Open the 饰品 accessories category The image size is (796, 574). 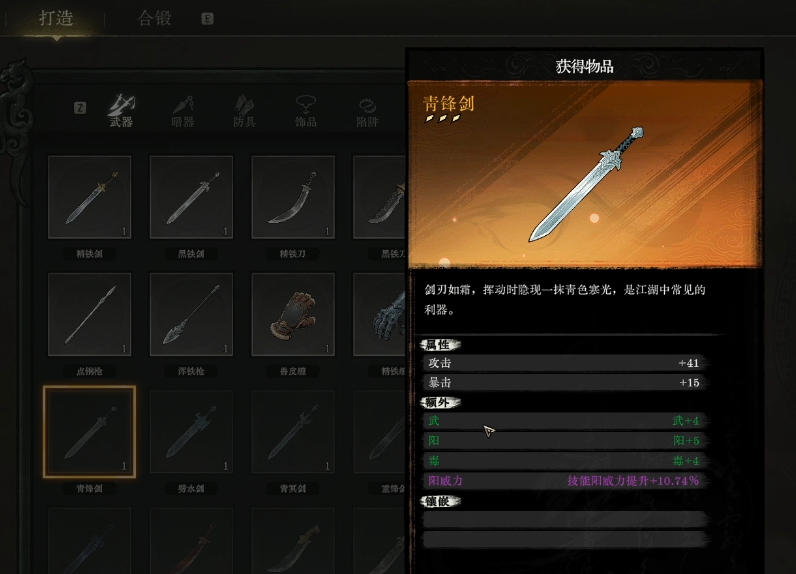306,110
